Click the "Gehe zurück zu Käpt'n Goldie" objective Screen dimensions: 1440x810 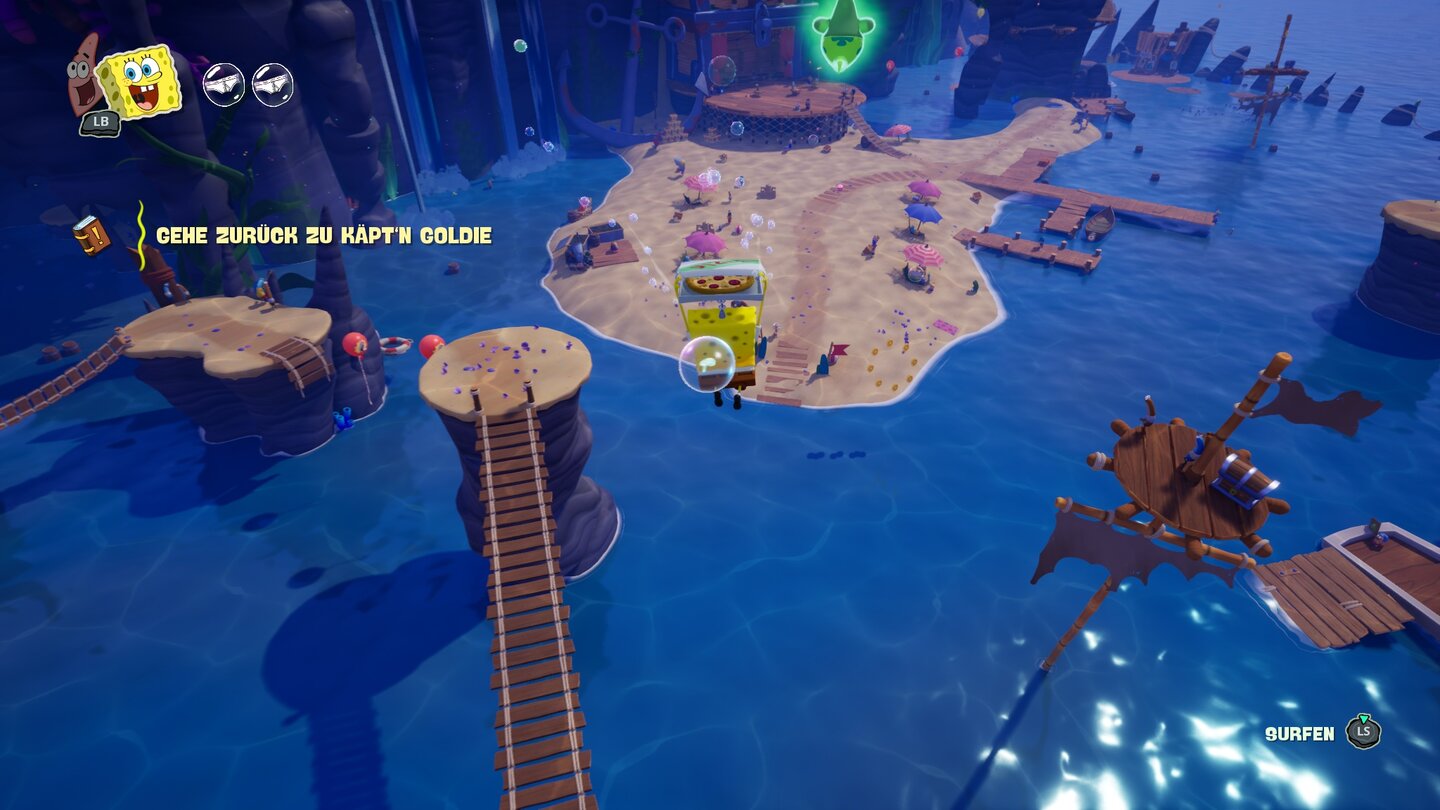click(x=323, y=236)
